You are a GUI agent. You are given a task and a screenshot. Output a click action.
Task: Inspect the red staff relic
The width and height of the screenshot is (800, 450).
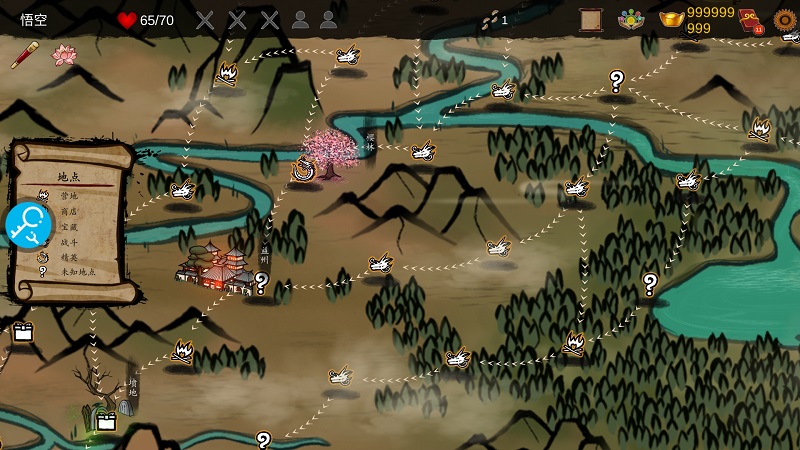(22, 56)
